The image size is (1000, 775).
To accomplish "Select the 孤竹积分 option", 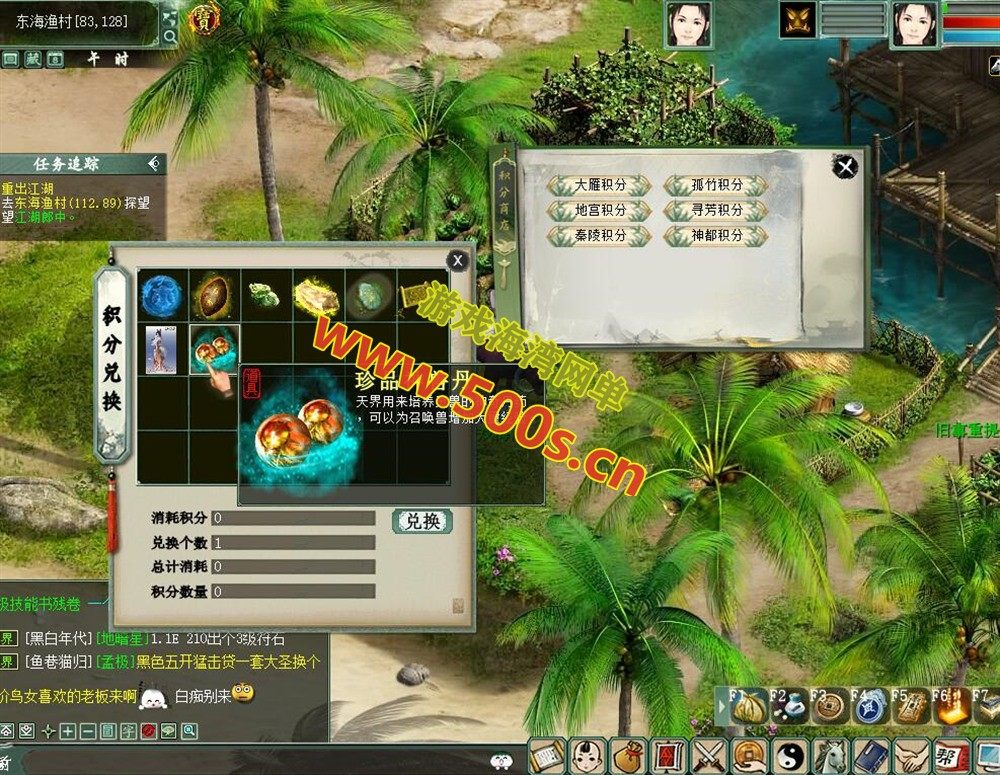I will [716, 186].
